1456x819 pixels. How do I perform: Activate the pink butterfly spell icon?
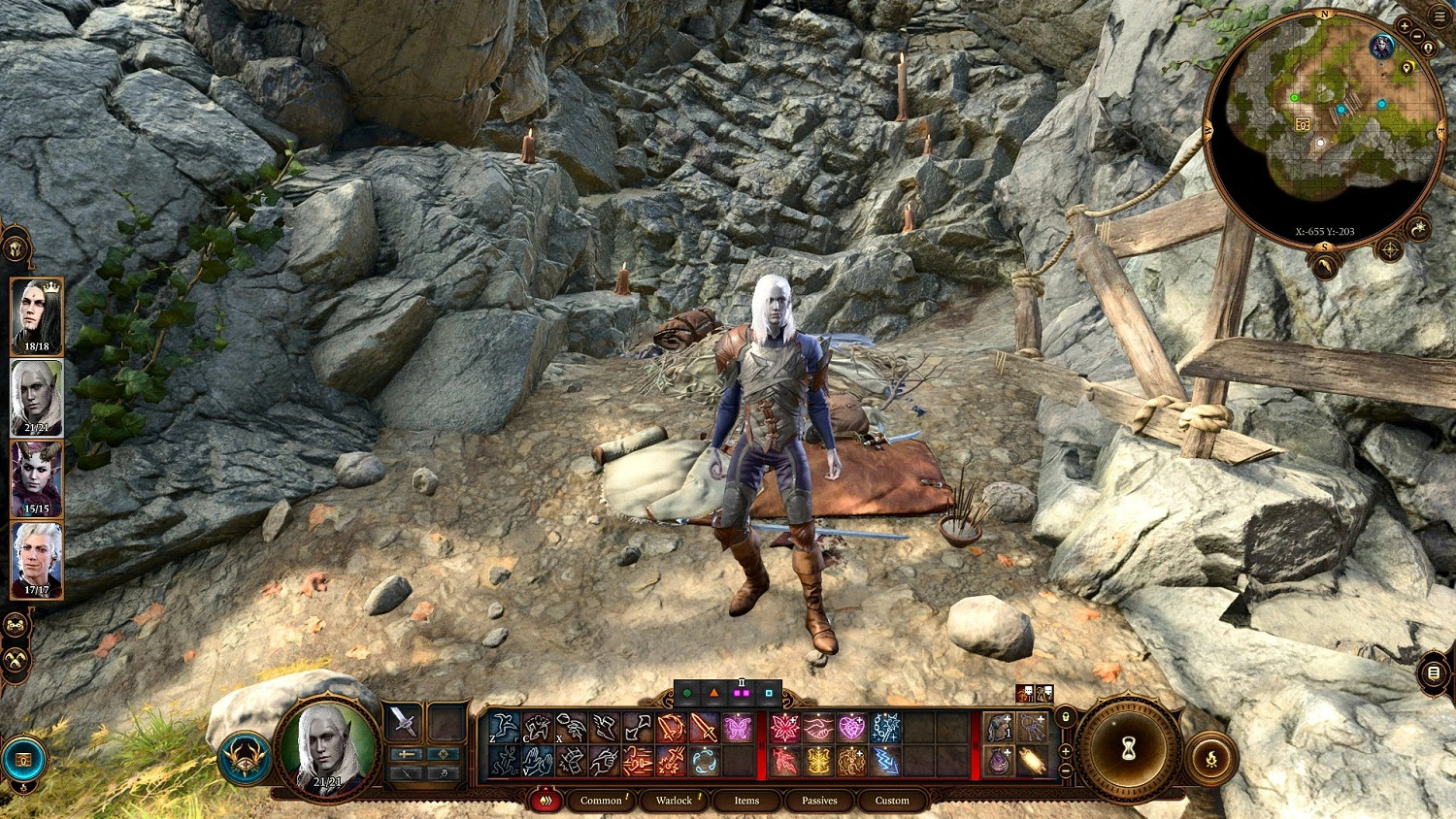[x=738, y=727]
